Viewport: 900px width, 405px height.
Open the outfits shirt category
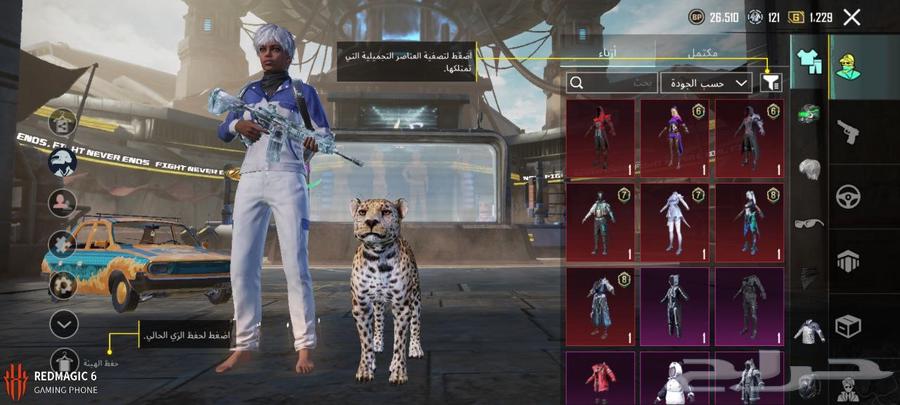[808, 62]
